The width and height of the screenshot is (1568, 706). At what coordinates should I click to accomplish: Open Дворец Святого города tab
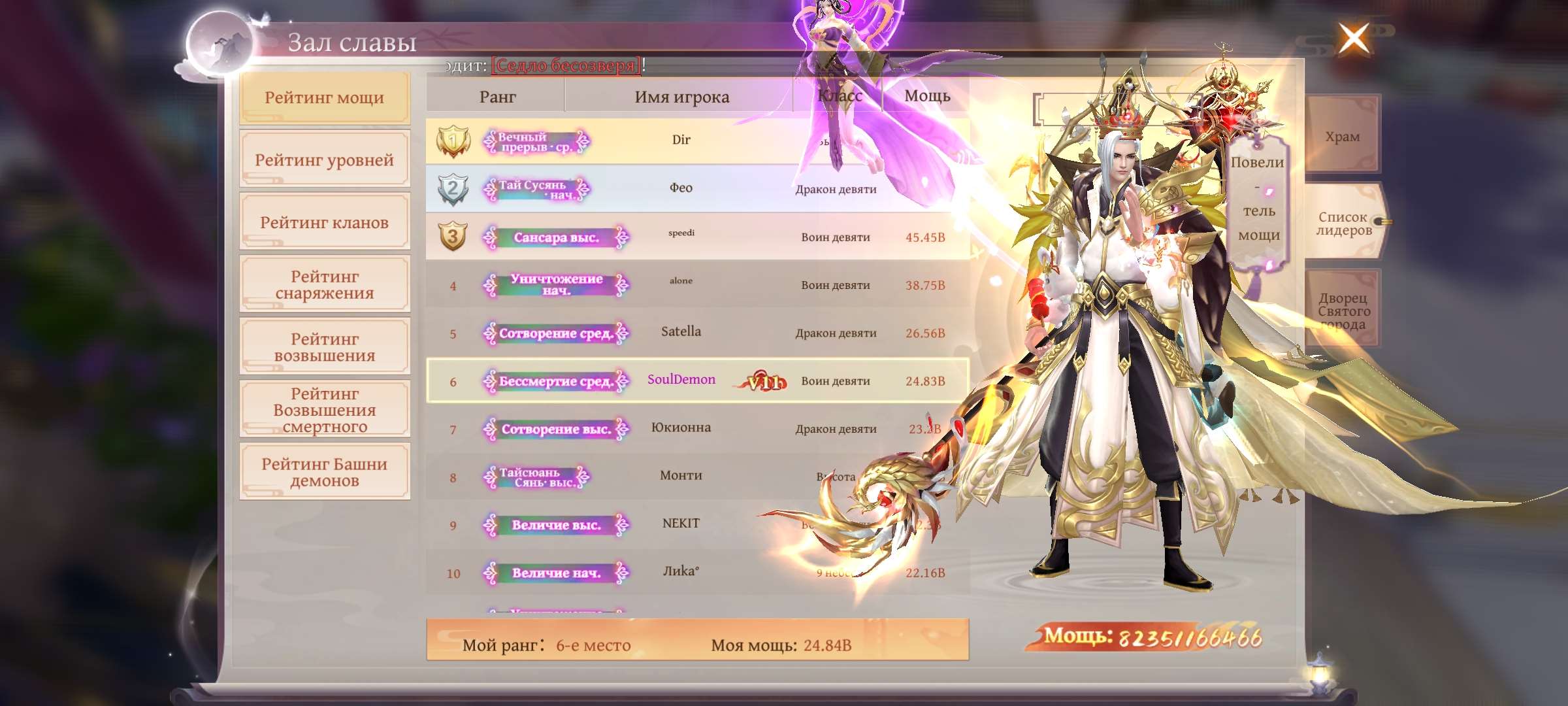pos(1343,311)
